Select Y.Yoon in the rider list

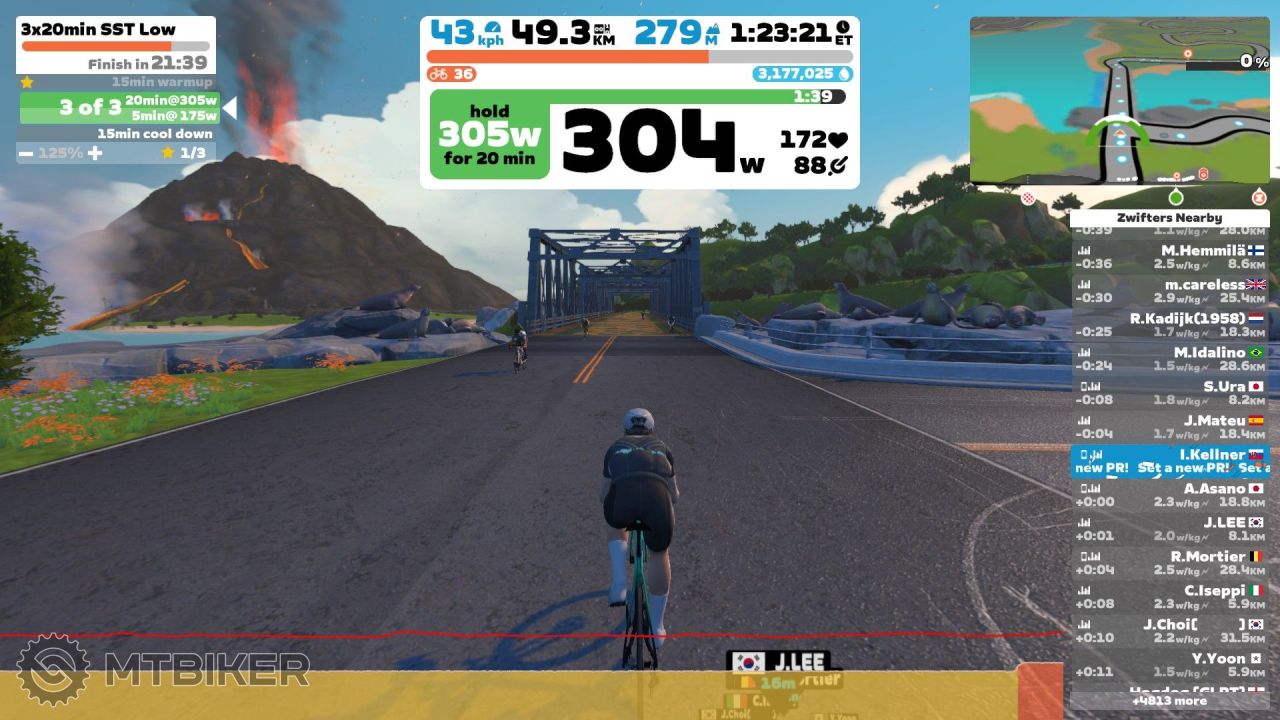click(1170, 665)
